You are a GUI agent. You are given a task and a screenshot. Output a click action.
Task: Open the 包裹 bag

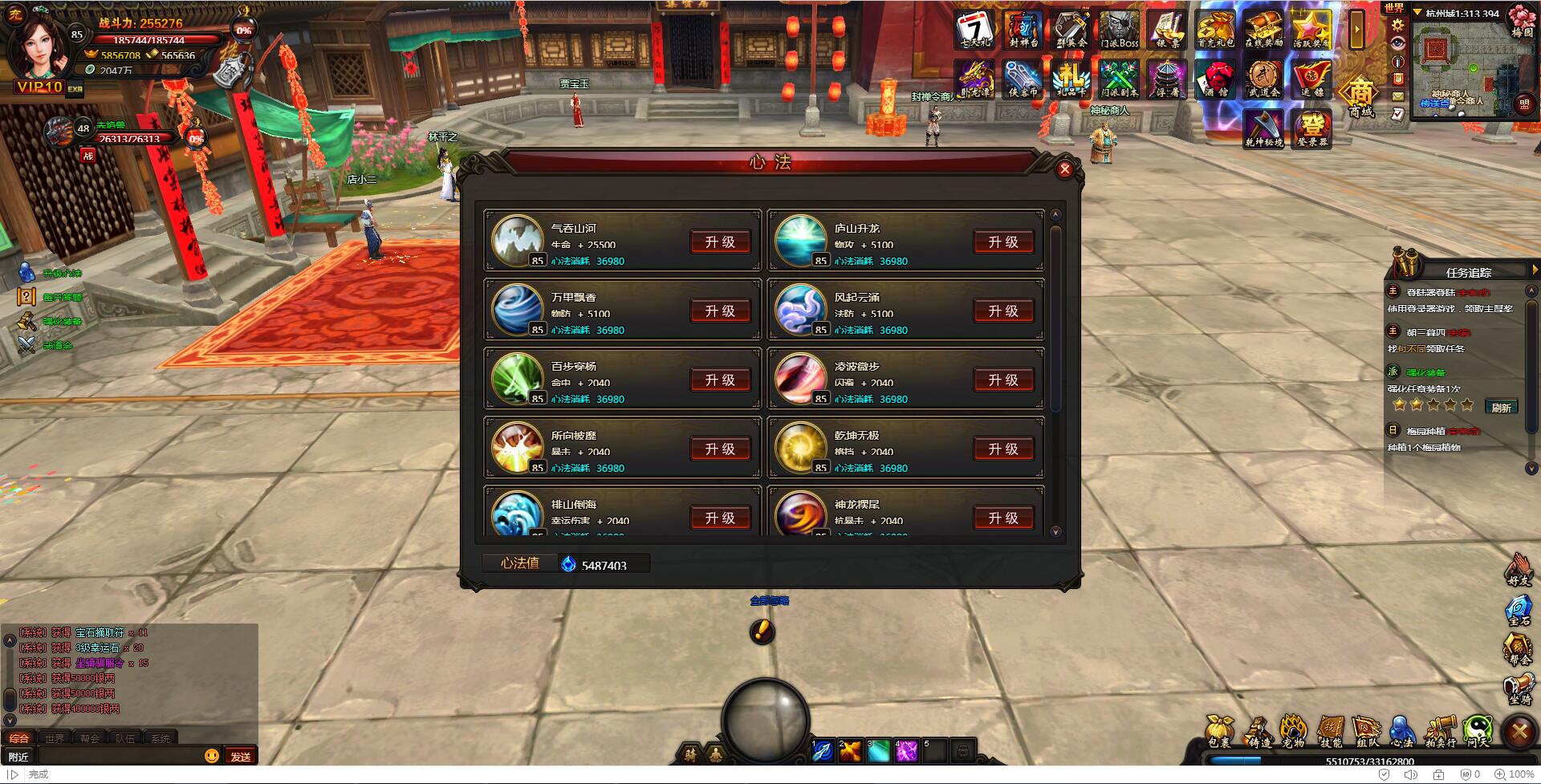click(1219, 730)
